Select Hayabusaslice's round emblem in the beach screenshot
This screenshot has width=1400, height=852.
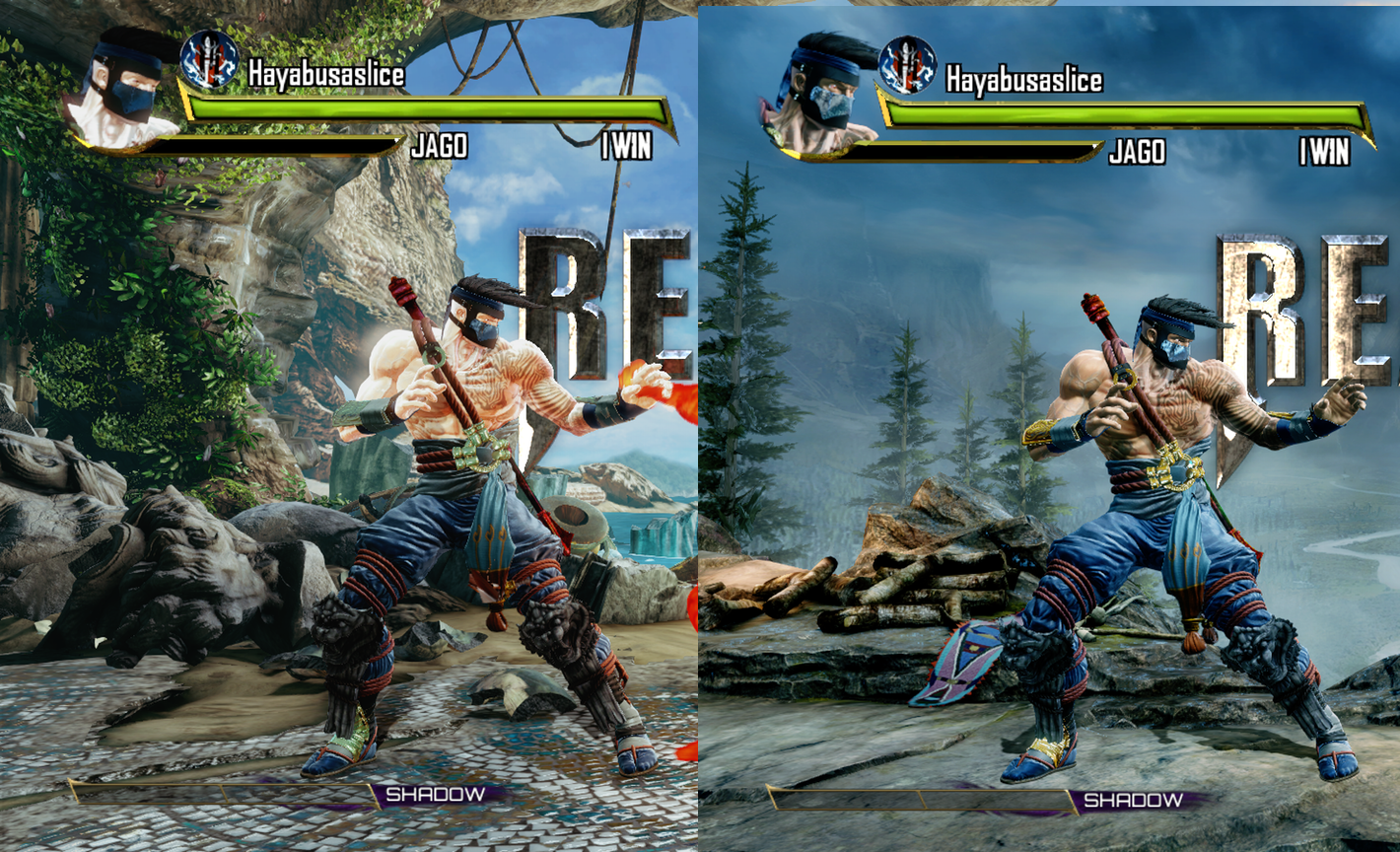[209, 59]
